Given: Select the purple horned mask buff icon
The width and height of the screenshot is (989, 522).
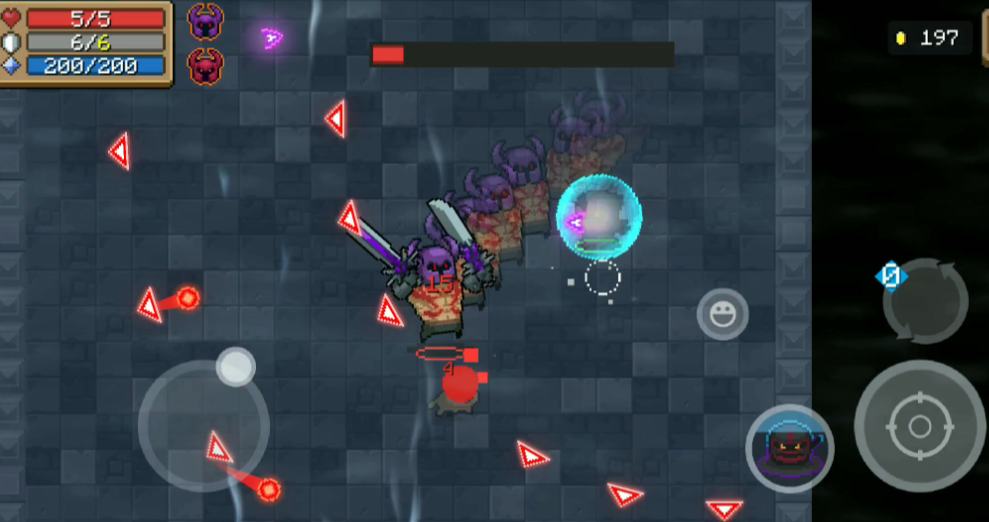Looking at the screenshot, I should tap(206, 22).
